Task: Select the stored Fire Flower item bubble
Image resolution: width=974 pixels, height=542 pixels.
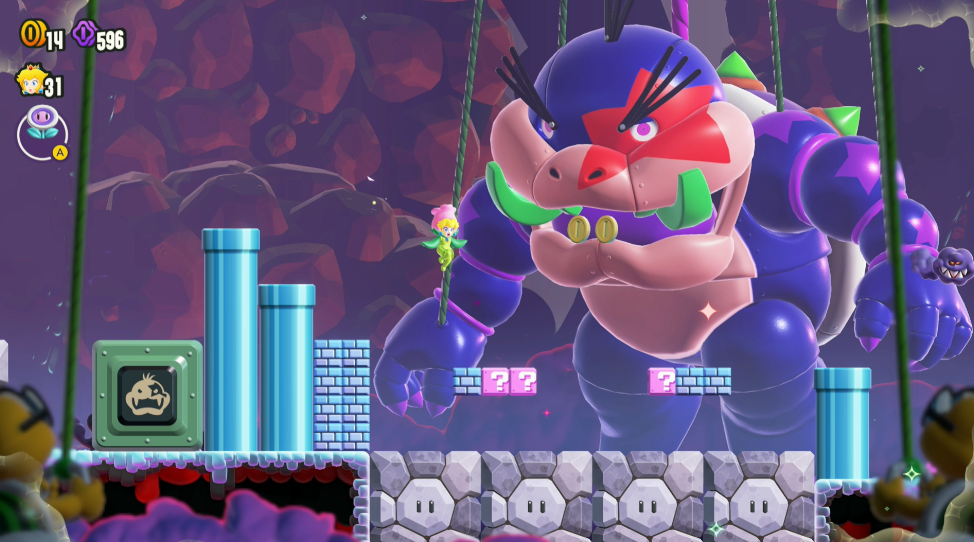Action: (x=42, y=131)
